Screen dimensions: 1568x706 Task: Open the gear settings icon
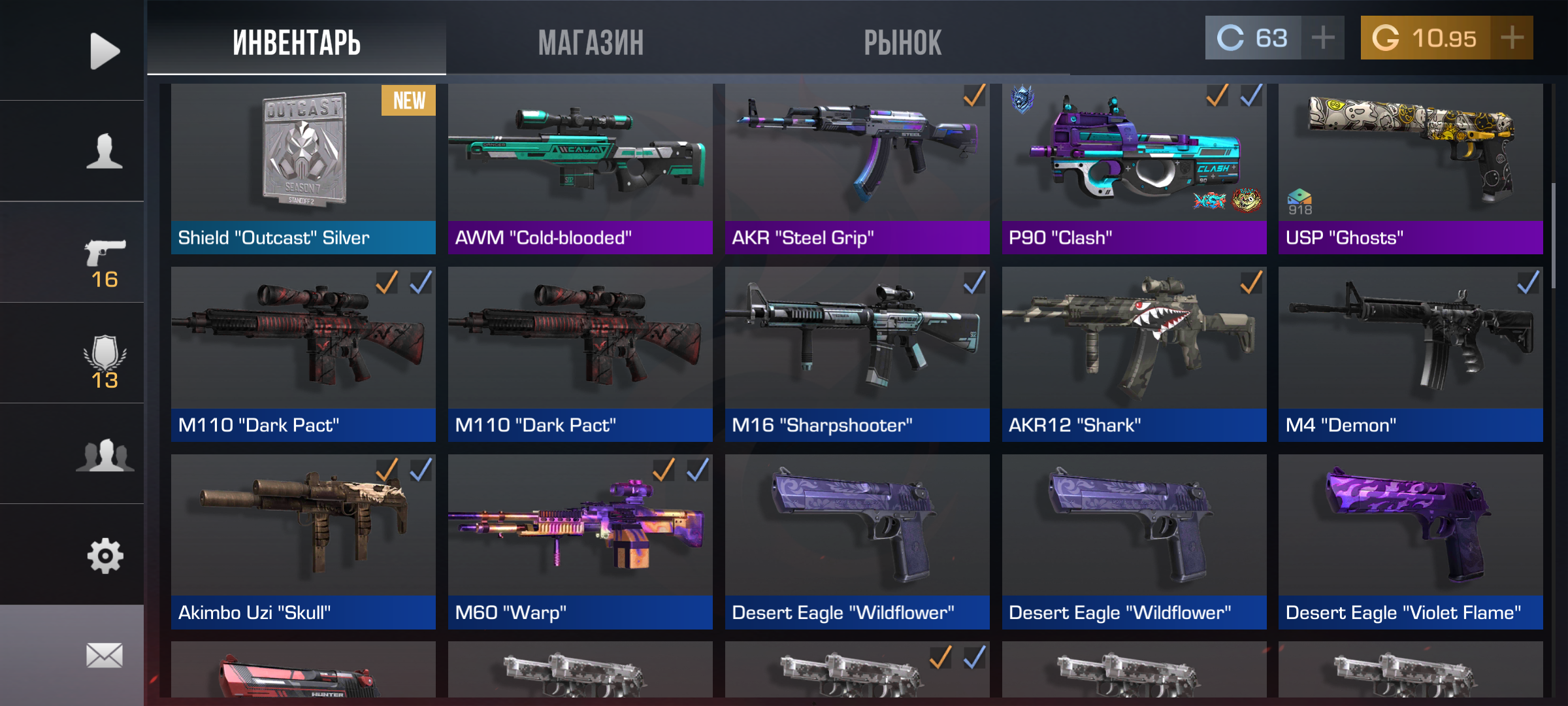(x=105, y=556)
